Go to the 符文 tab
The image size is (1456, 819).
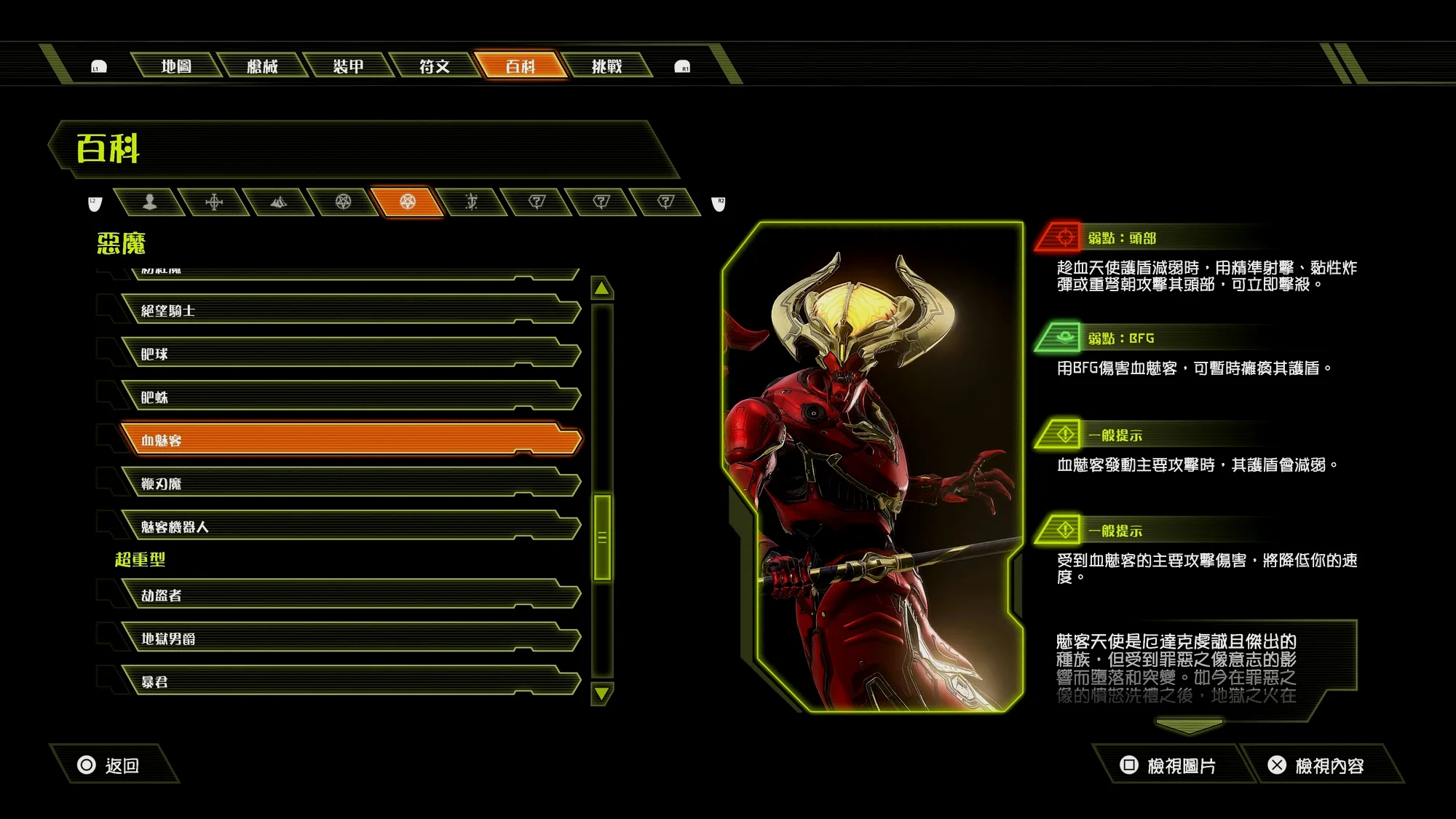point(435,66)
